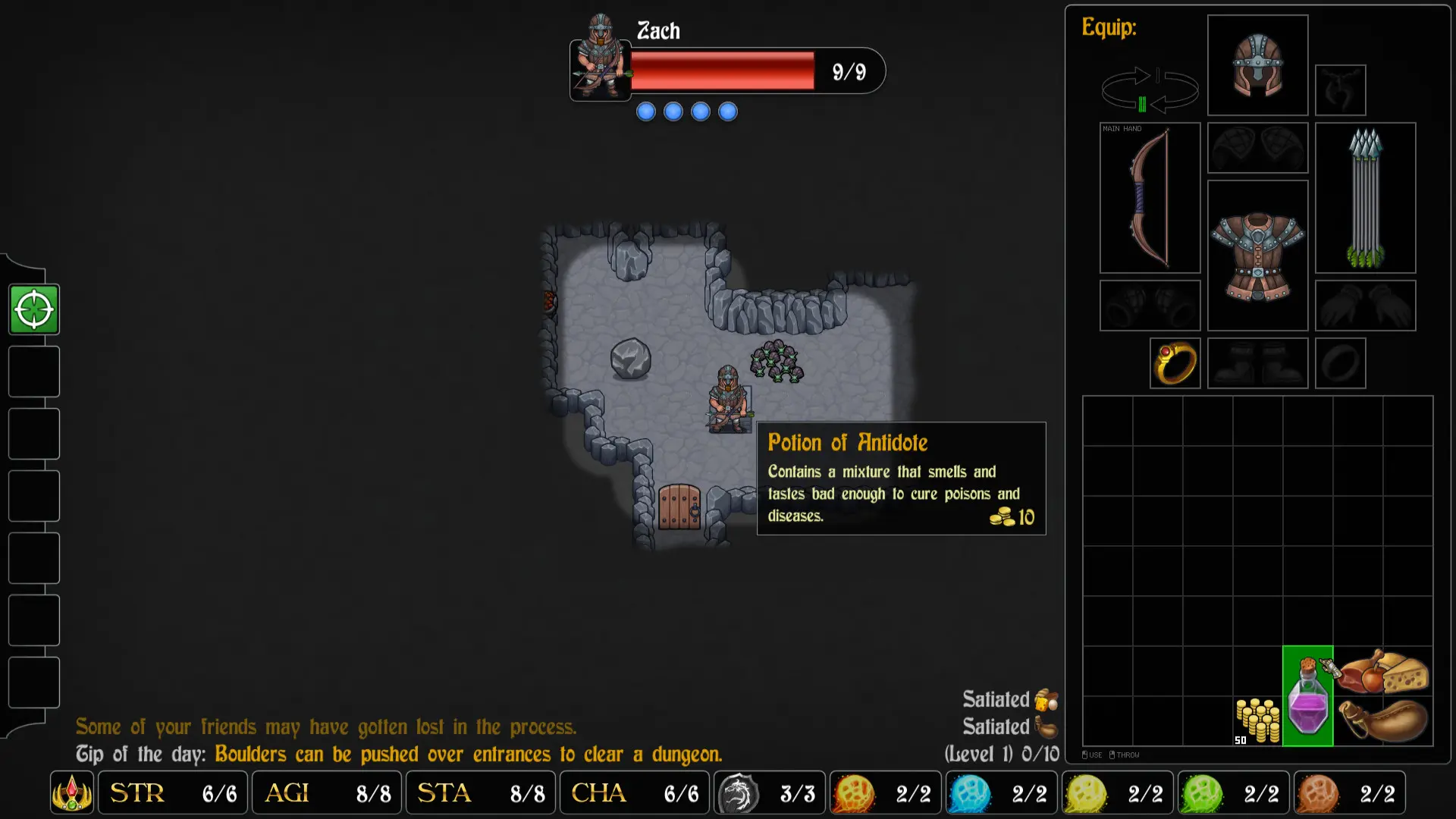1456x819 pixels.
Task: Toggle selection of the purple potion slot
Action: [1308, 695]
